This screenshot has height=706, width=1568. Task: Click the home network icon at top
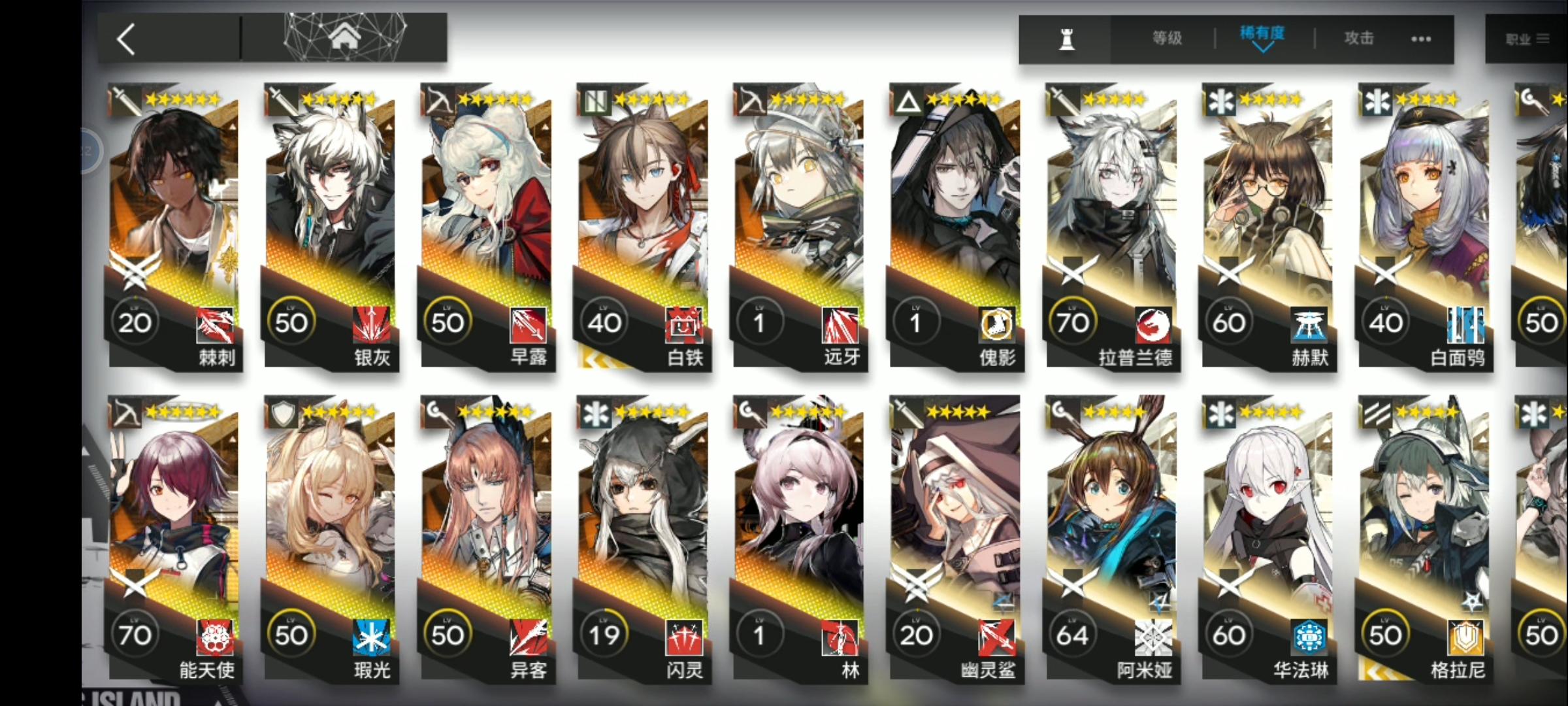point(344,37)
